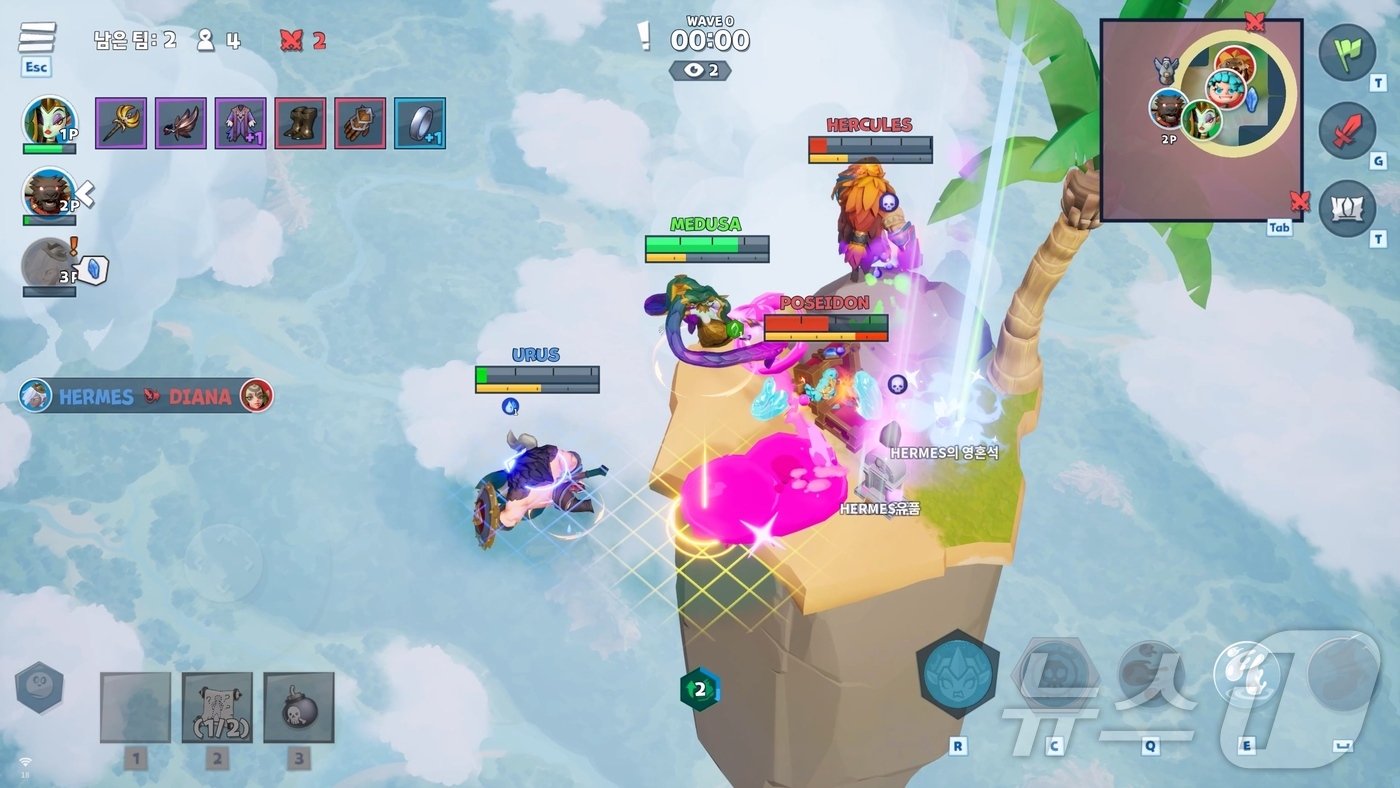1400x788 pixels.
Task: Tap the skull emote hexagon button
Action: click(39, 688)
